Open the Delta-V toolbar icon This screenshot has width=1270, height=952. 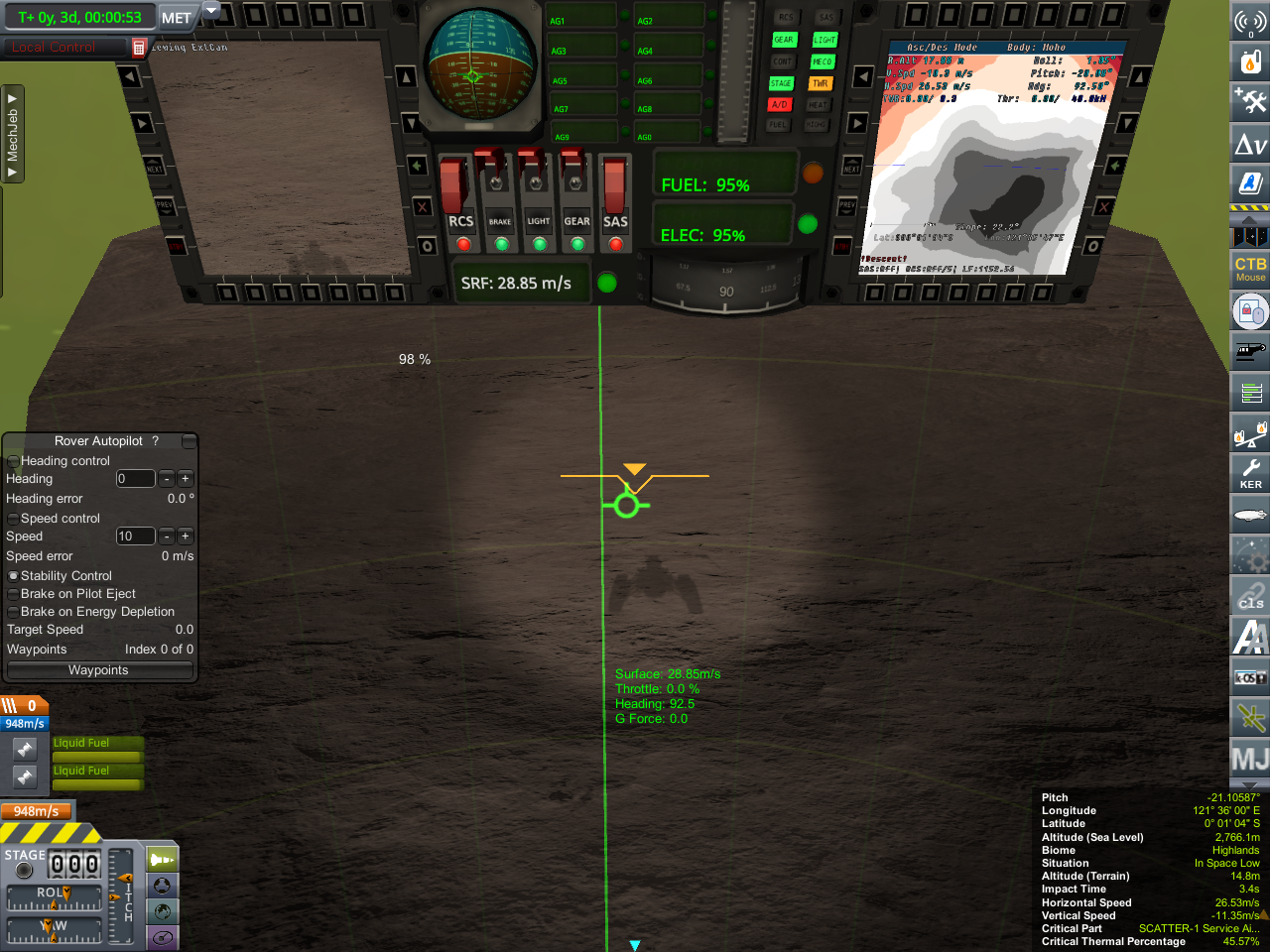(x=1250, y=145)
